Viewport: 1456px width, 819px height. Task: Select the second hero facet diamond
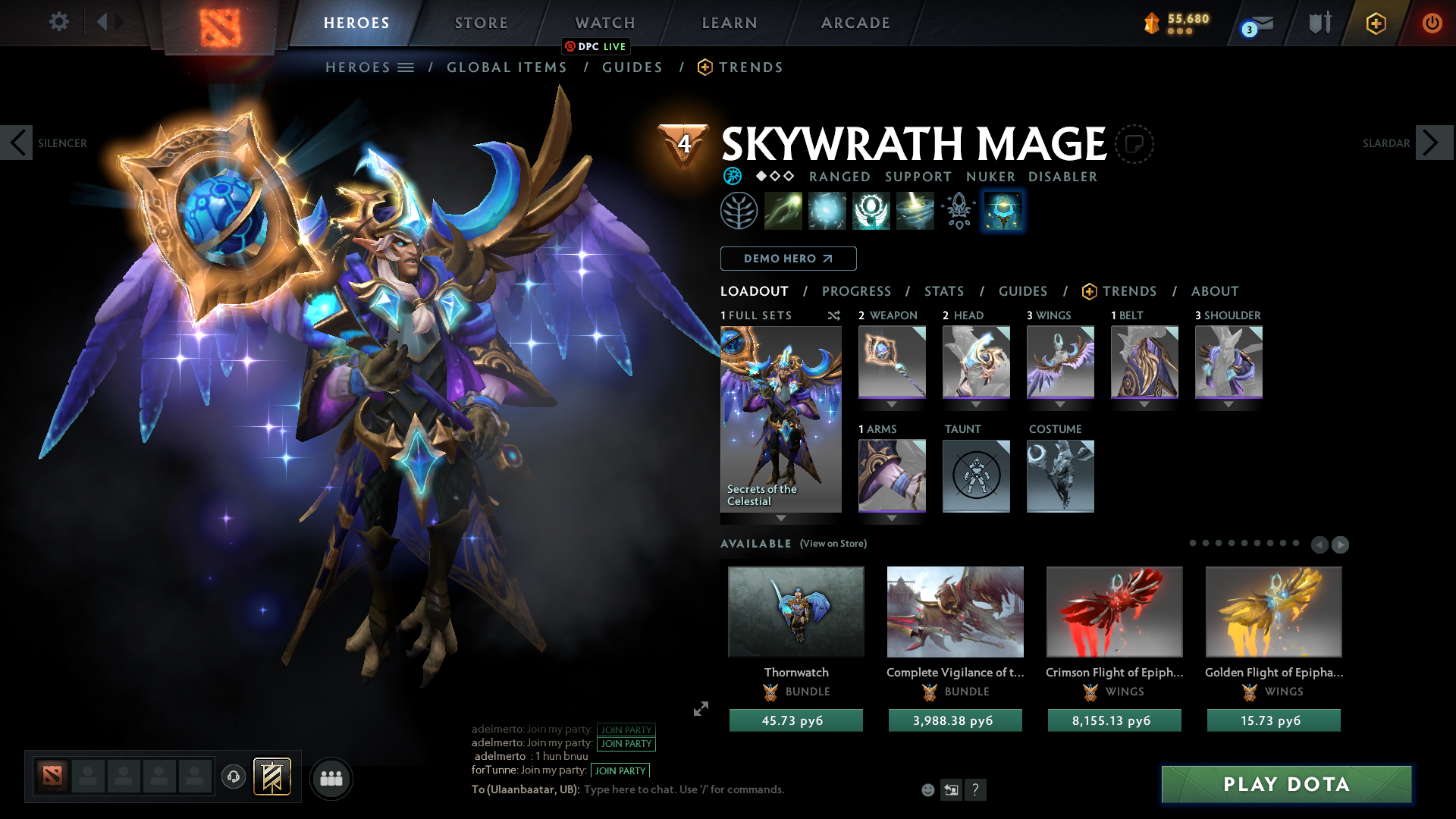click(775, 177)
